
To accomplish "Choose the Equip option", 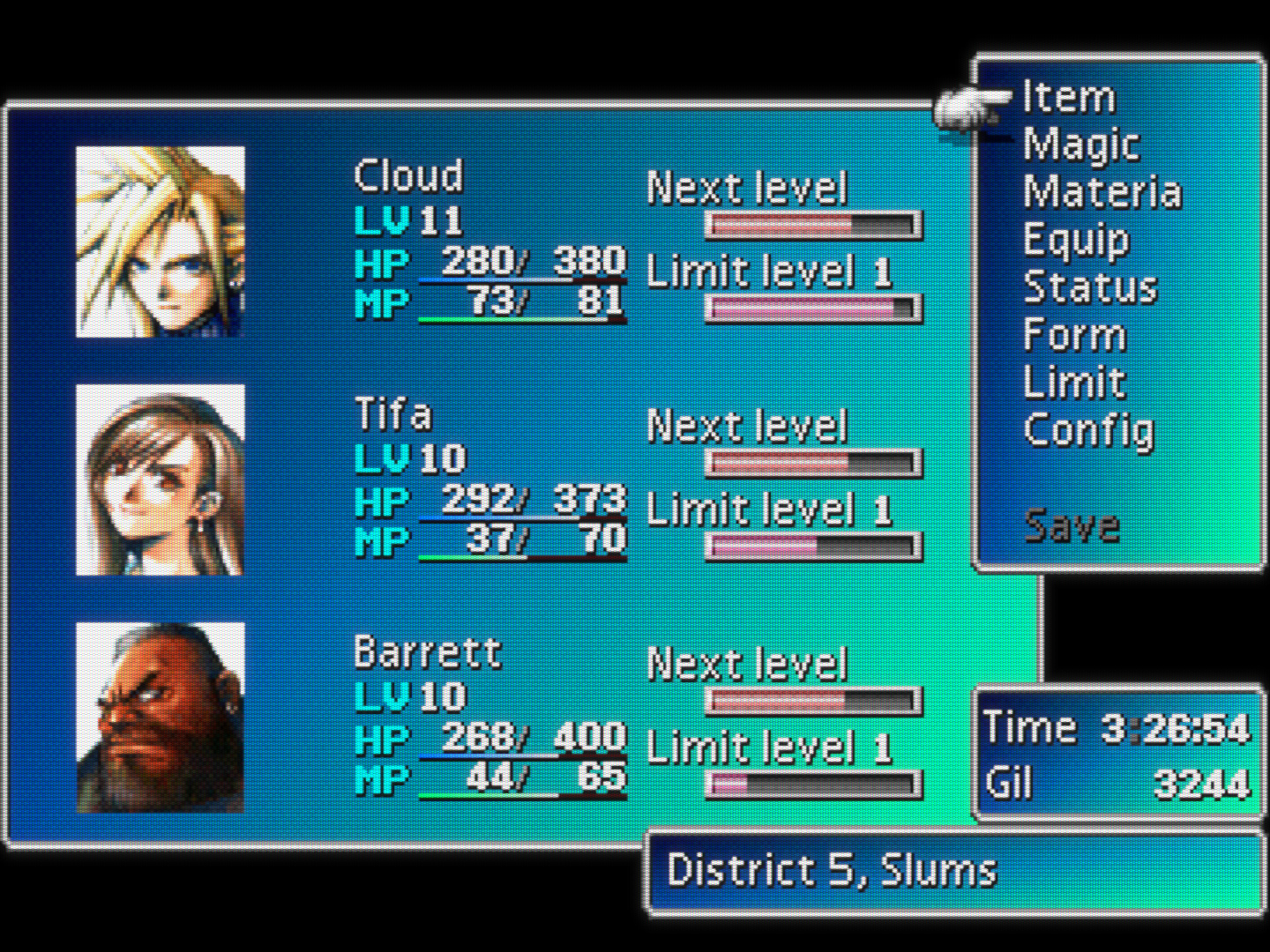I will (x=1075, y=240).
